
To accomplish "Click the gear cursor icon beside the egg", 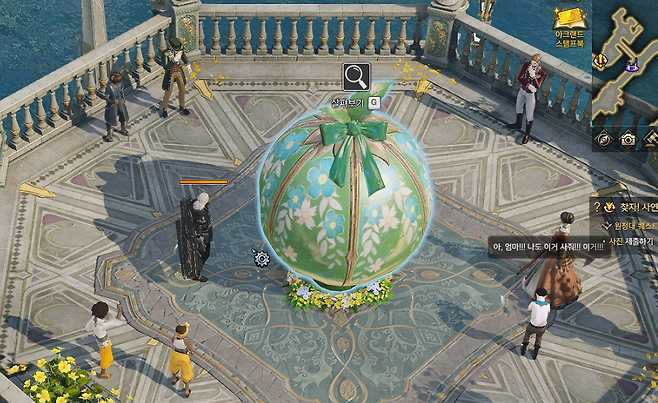I will coord(262,258).
